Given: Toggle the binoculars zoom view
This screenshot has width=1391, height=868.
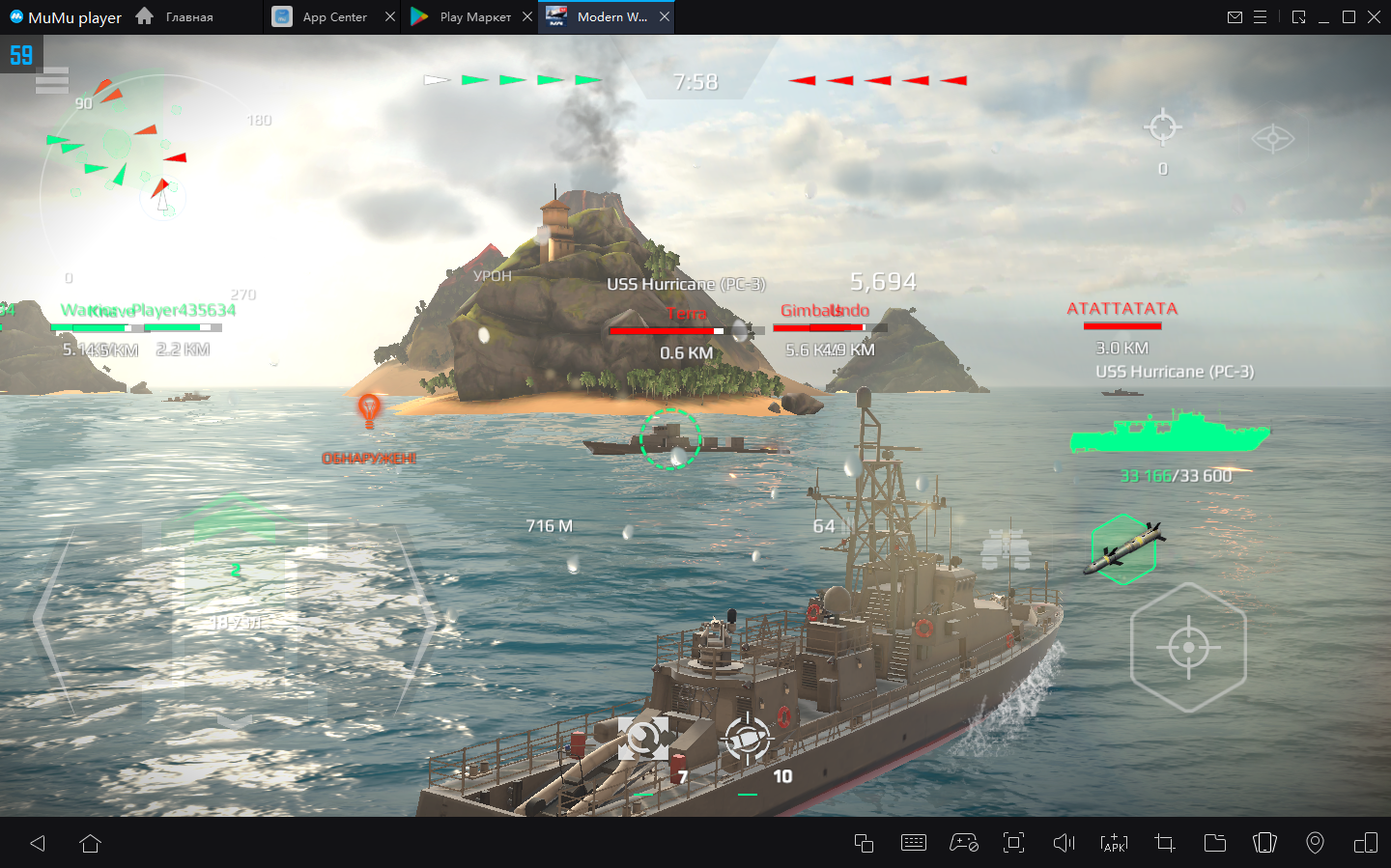Looking at the screenshot, I should 1006,548.
